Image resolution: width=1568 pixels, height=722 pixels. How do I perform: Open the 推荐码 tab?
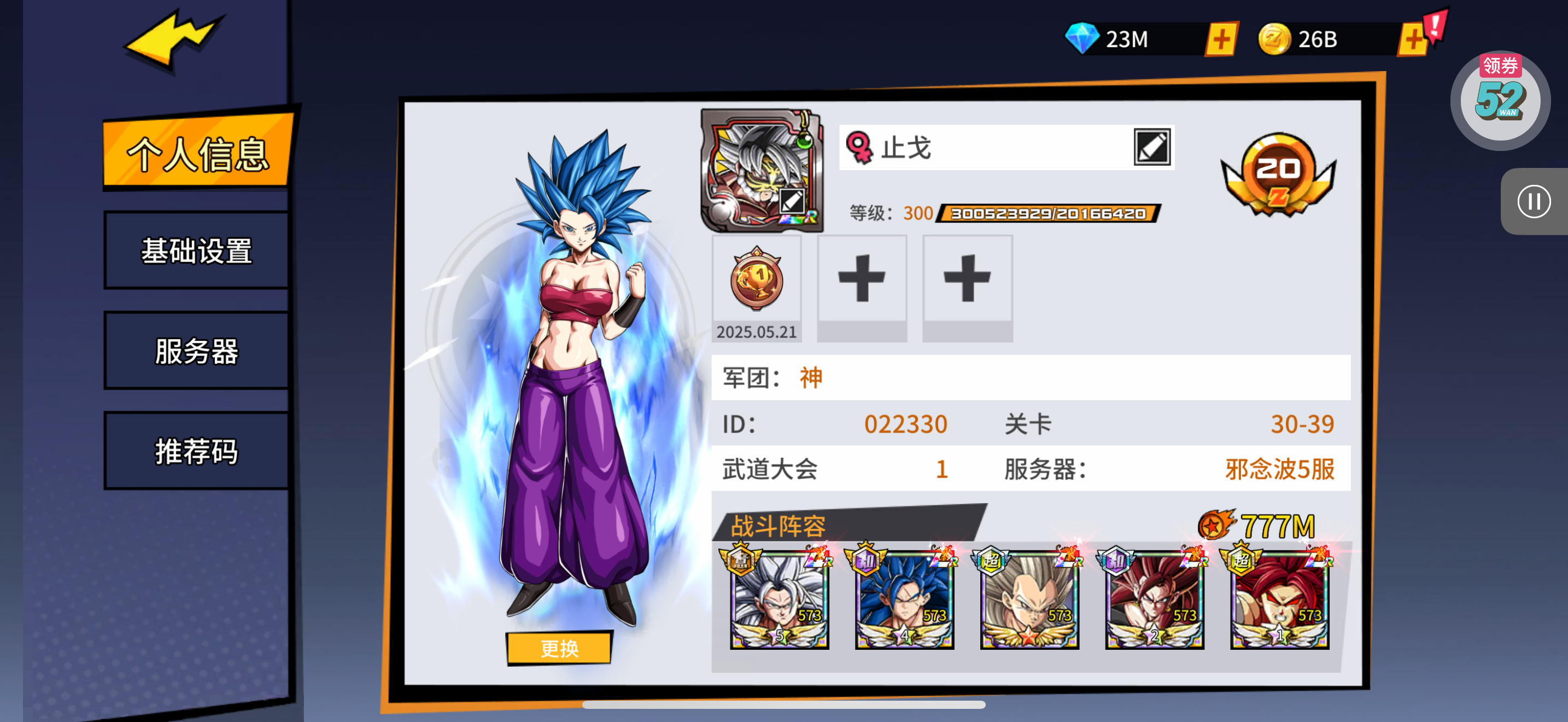(x=196, y=451)
